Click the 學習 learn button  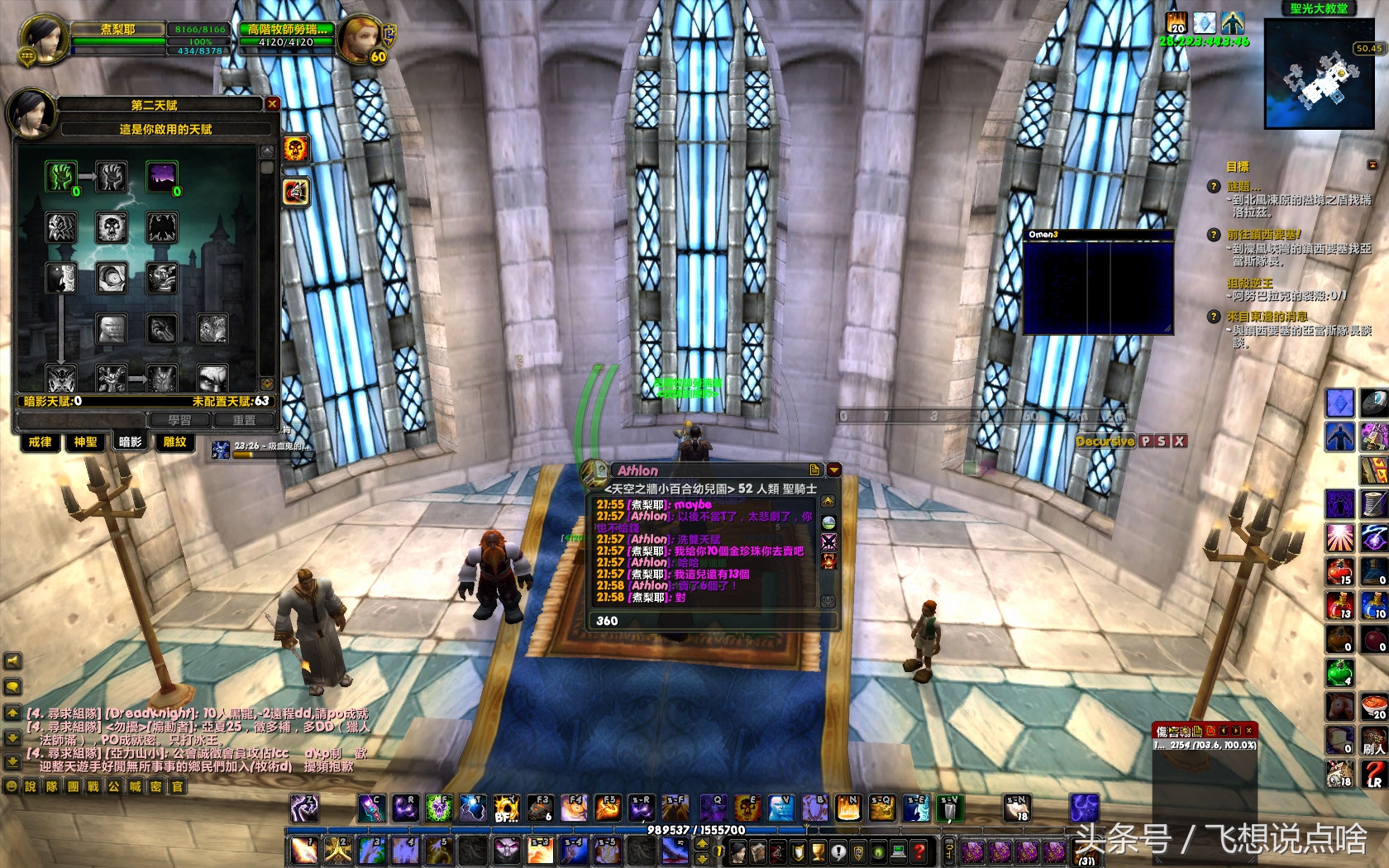(x=179, y=421)
